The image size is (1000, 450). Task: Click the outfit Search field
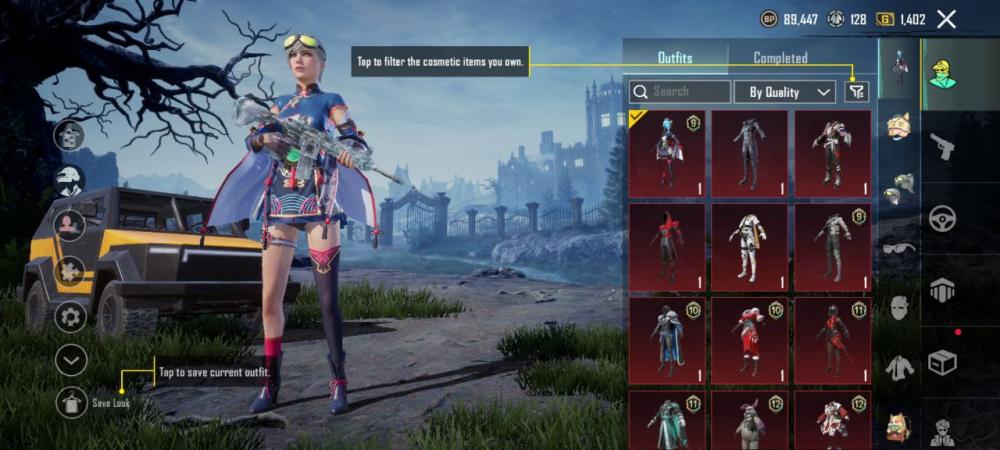pos(680,92)
